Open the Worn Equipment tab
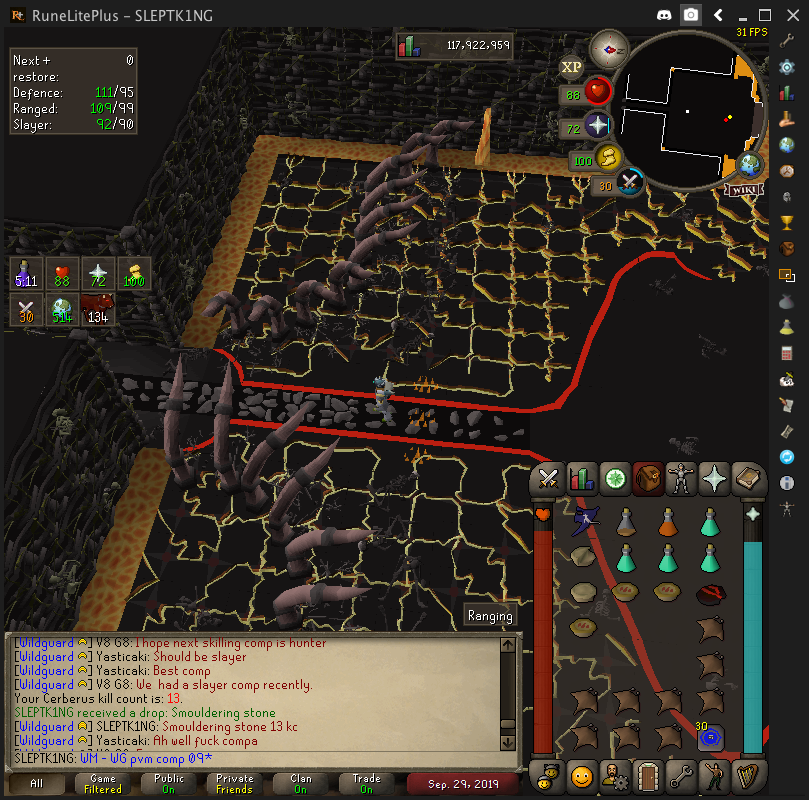 [681, 479]
